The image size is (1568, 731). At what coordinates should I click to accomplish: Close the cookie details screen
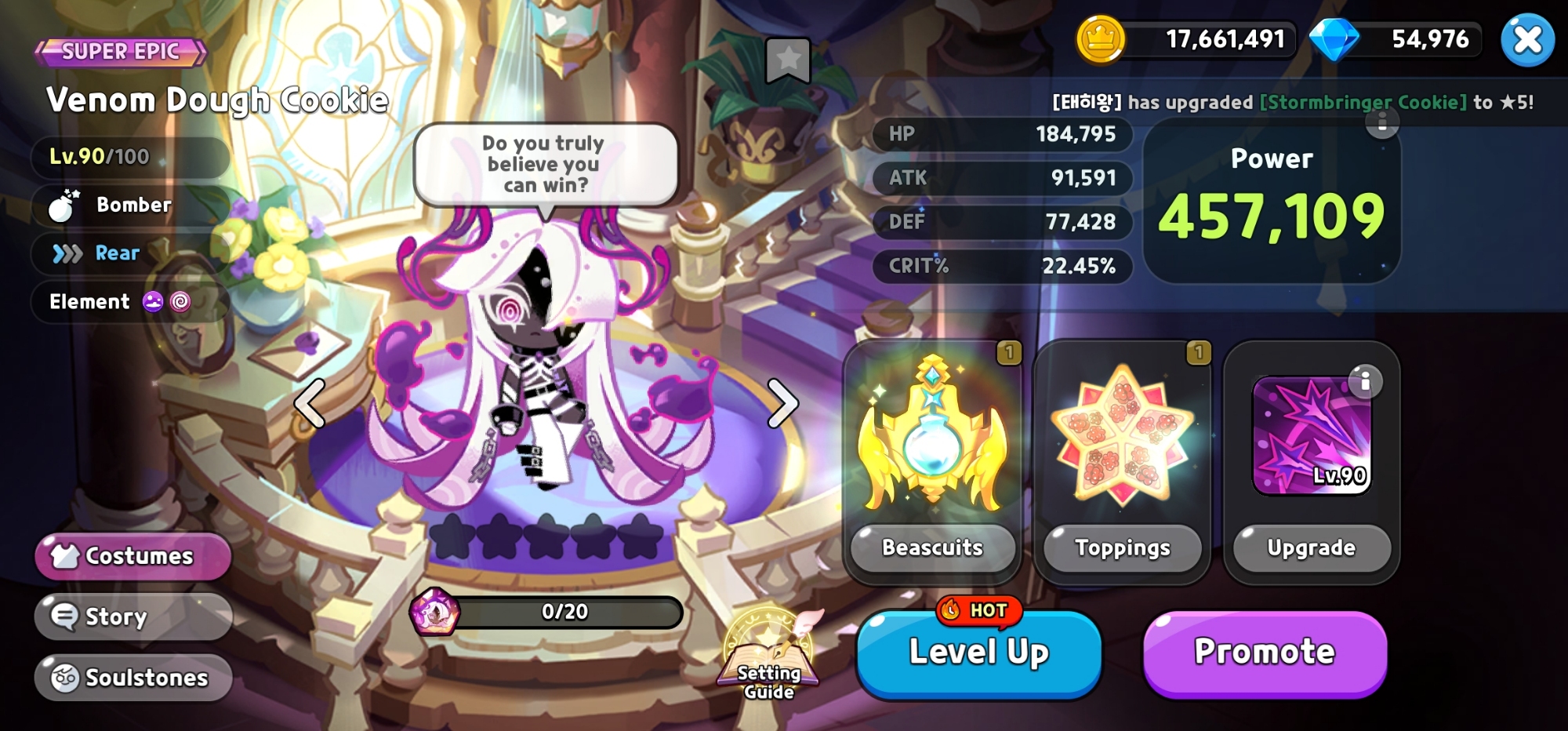click(x=1526, y=40)
